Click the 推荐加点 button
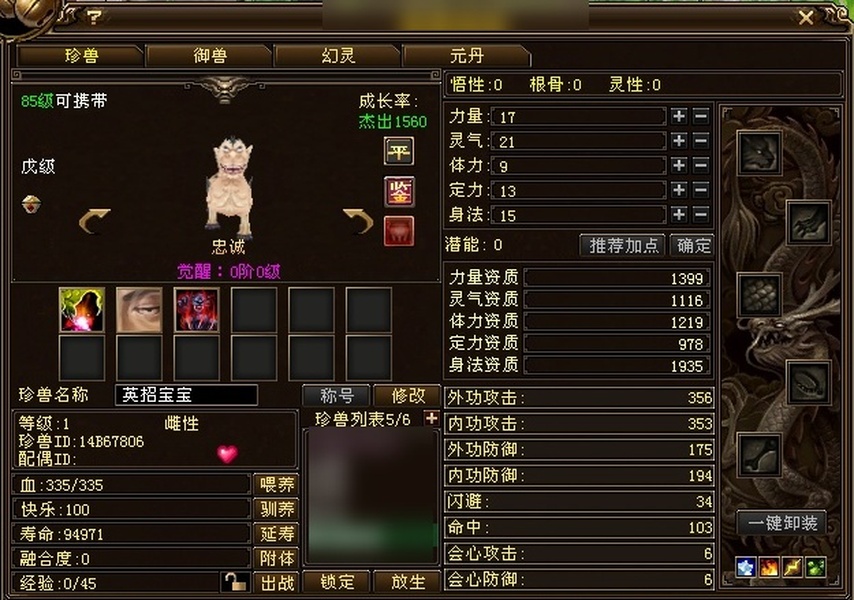Screen dimensions: 854x600 (x=624, y=245)
